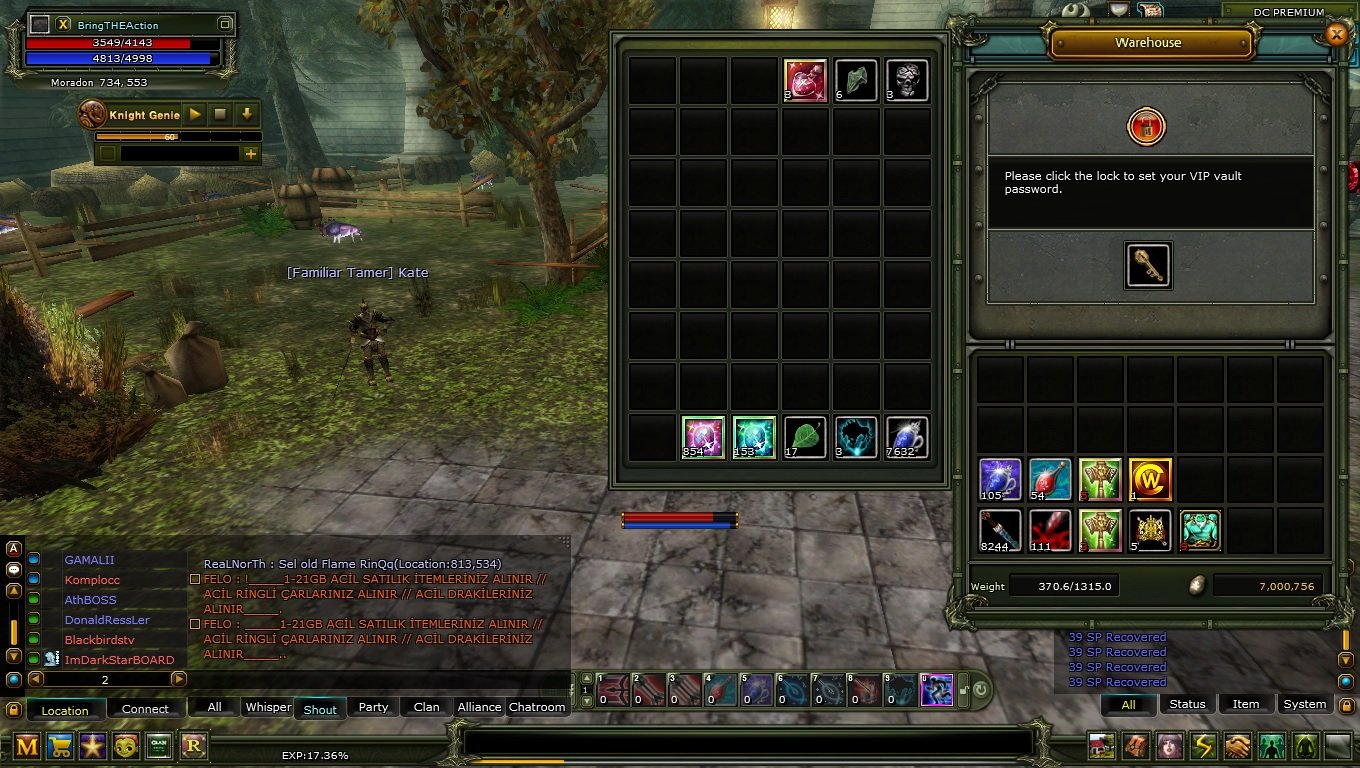
Task: Select the handshake trade icon on the action bar
Action: click(1238, 745)
